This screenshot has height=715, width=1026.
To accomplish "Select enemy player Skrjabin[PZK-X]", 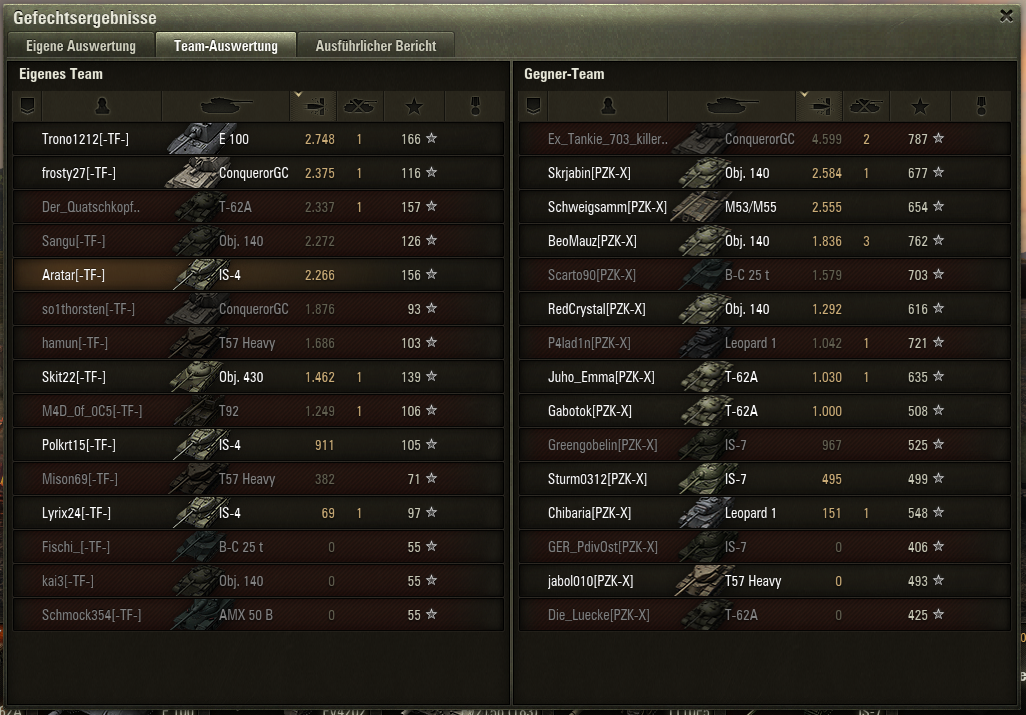I will tap(589, 173).
